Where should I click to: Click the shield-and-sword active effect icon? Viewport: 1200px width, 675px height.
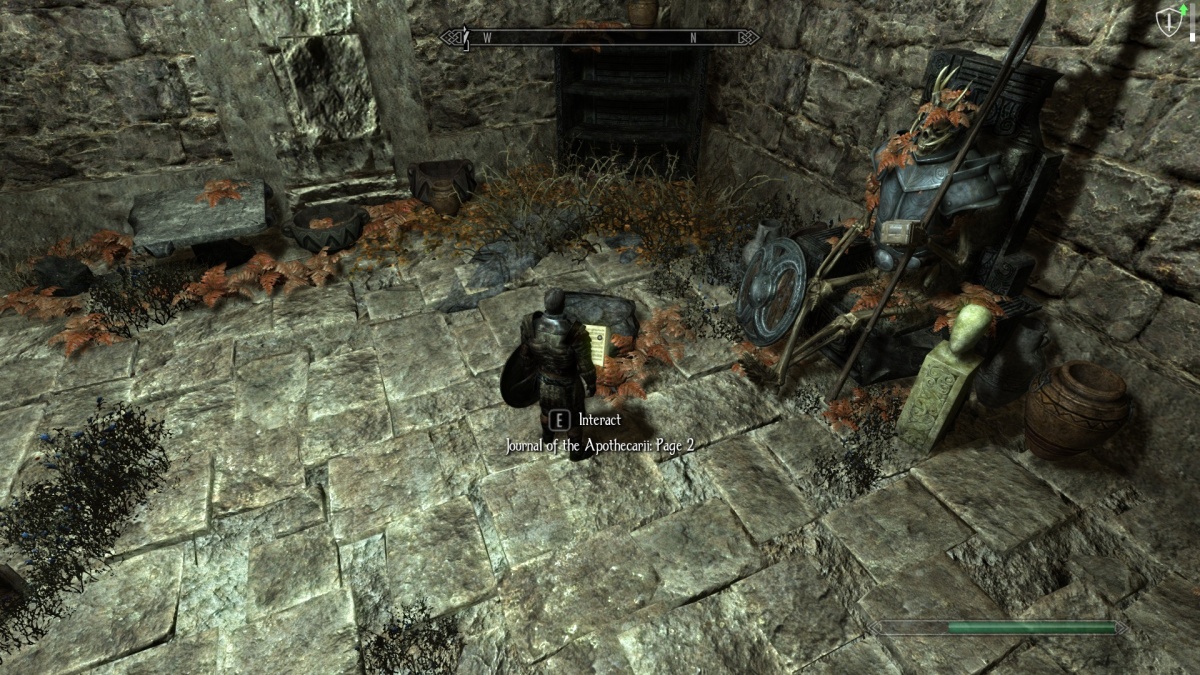point(1168,23)
